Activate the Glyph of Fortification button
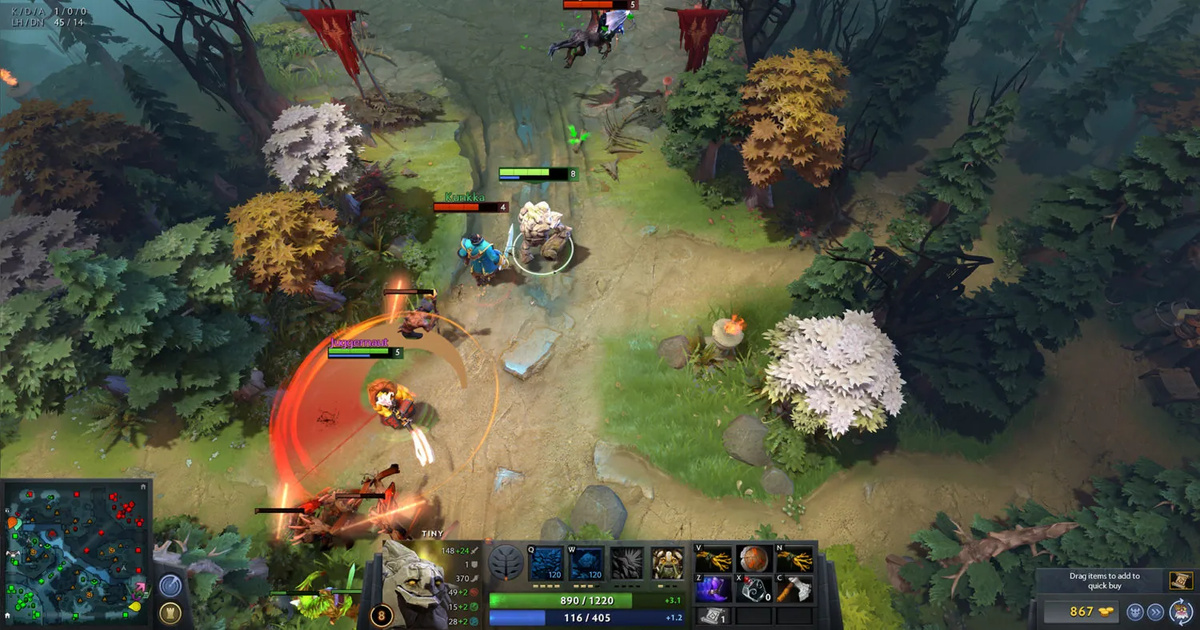Image resolution: width=1200 pixels, height=630 pixels. (170, 611)
